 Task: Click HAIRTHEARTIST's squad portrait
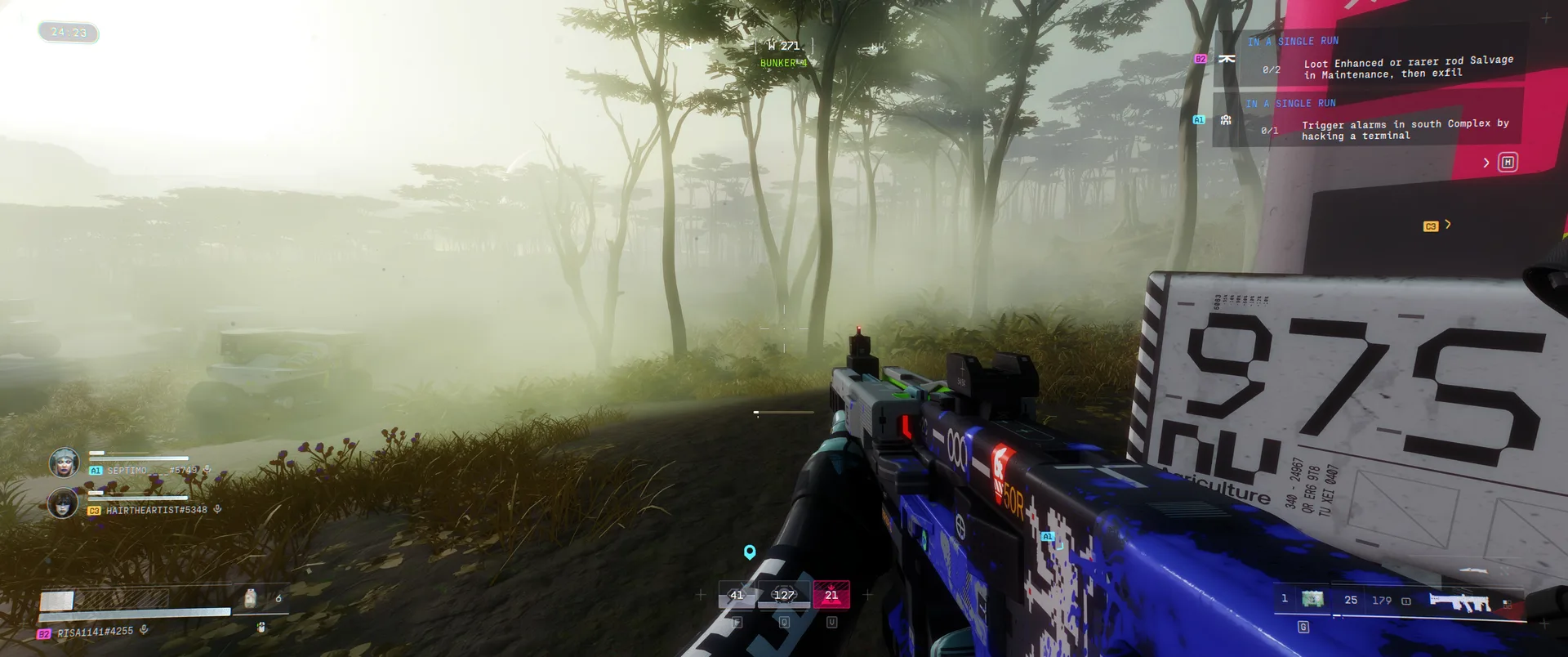pyautogui.click(x=64, y=503)
